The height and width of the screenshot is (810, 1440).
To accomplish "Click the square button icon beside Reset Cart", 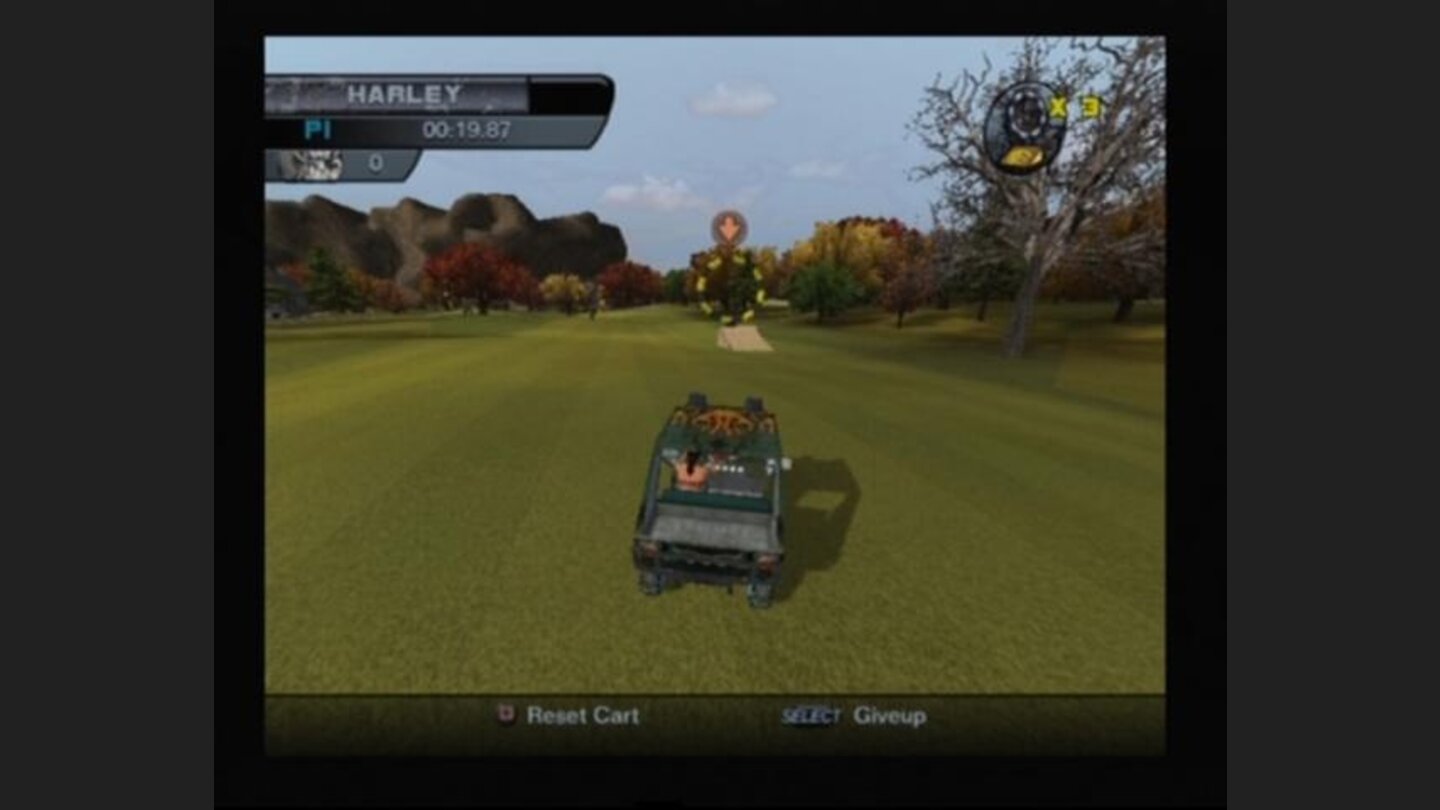I will tap(506, 716).
